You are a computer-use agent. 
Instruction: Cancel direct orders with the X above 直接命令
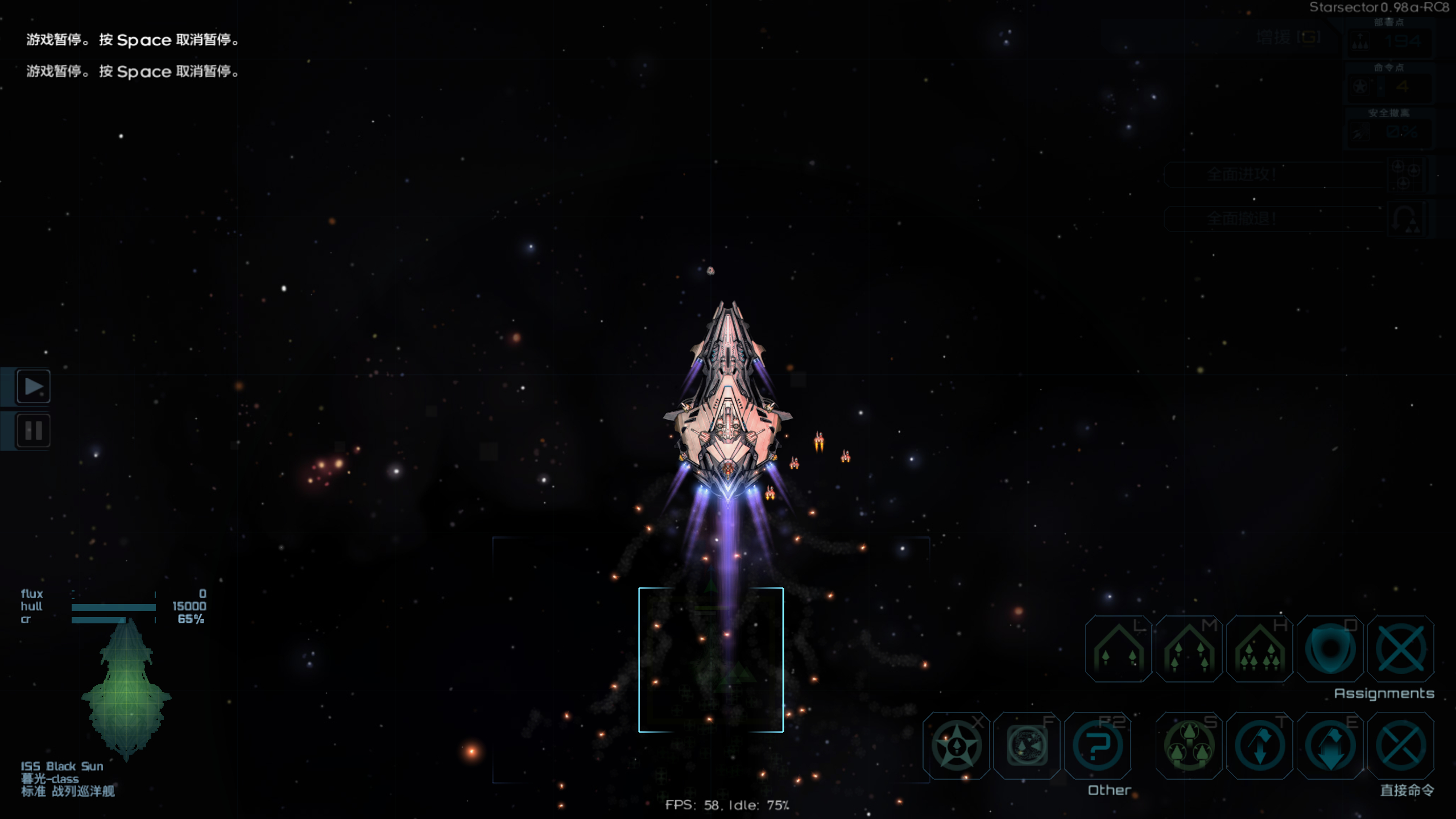[x=1400, y=746]
